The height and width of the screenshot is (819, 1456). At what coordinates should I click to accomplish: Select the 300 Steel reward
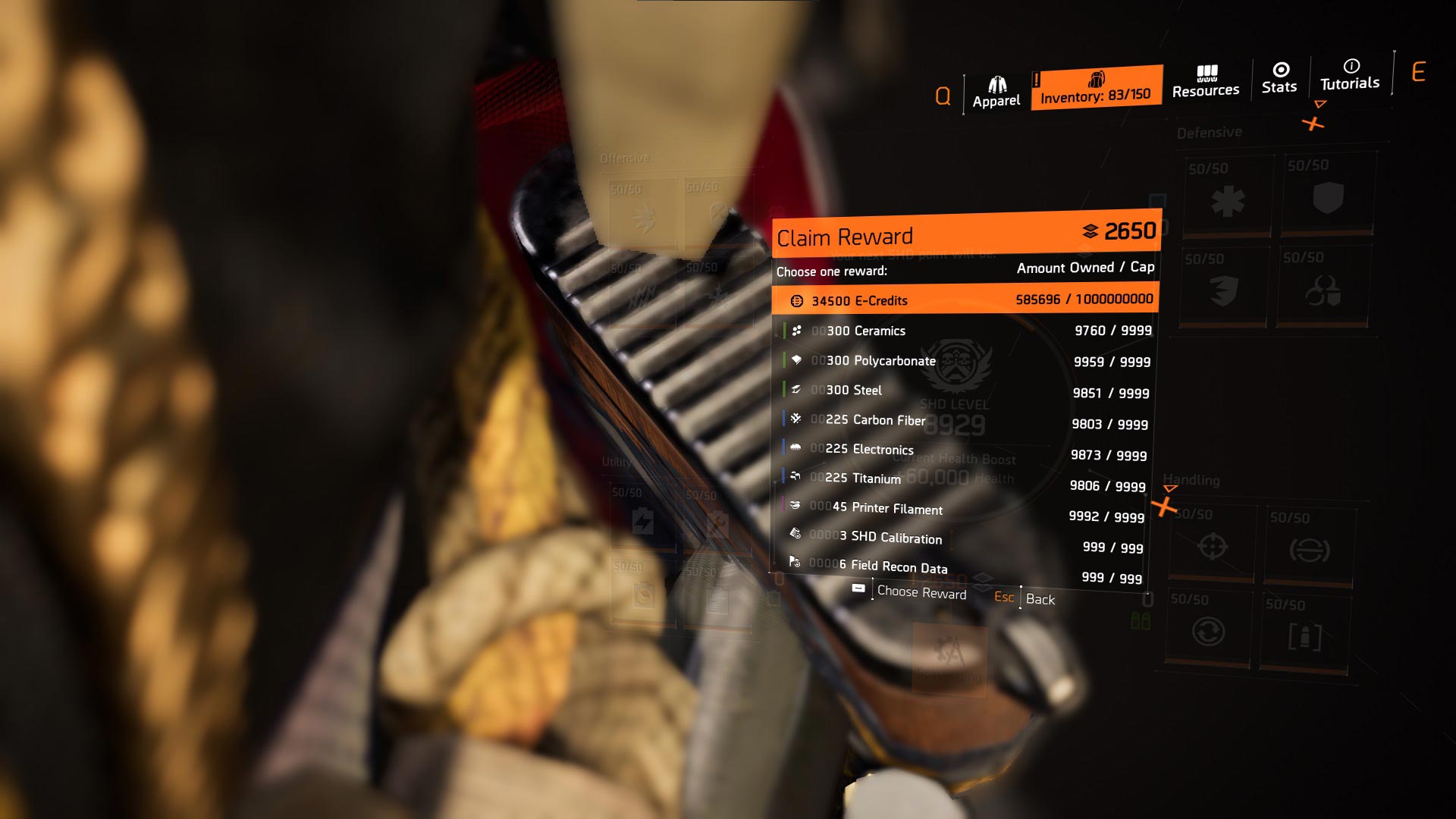pos(965,391)
